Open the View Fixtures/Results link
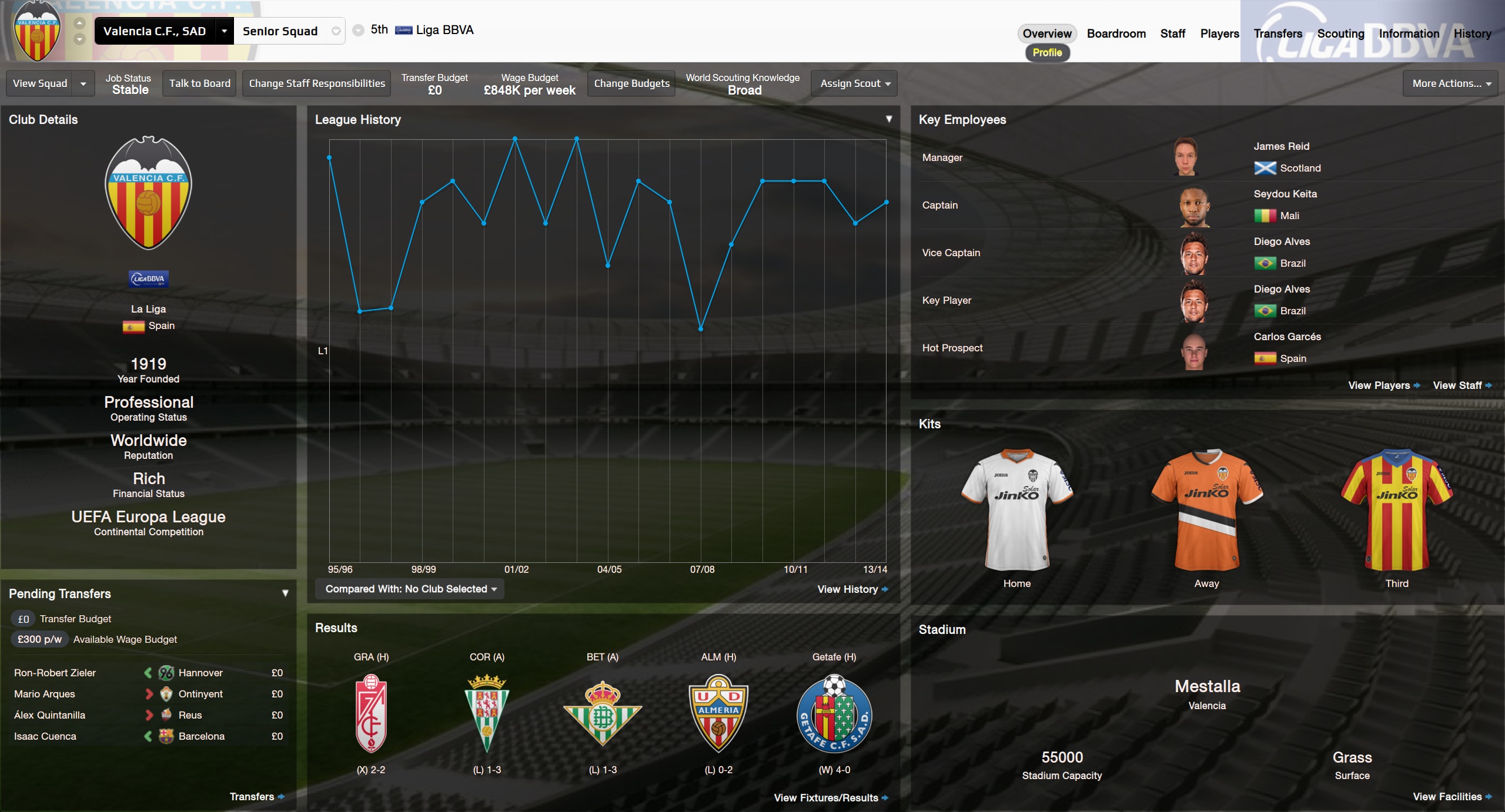 pyautogui.click(x=830, y=797)
